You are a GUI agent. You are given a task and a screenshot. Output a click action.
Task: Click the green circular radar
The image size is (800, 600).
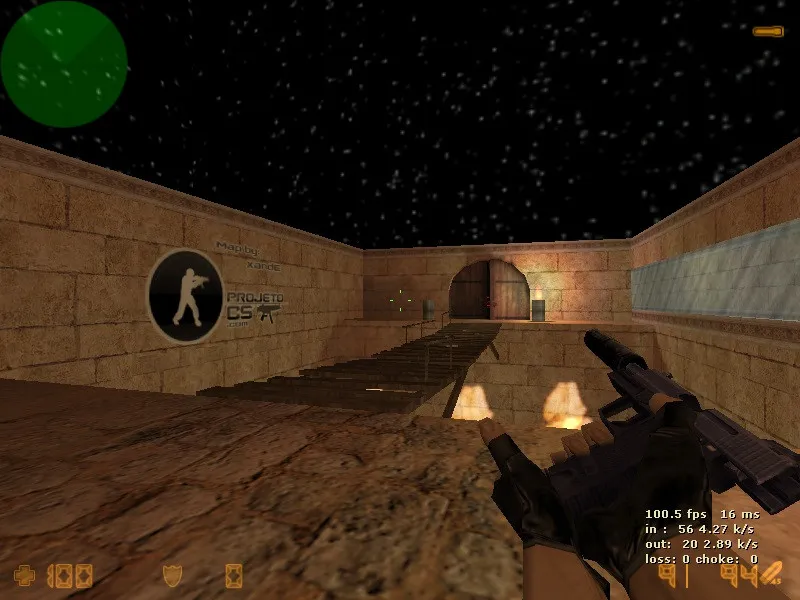click(x=63, y=64)
